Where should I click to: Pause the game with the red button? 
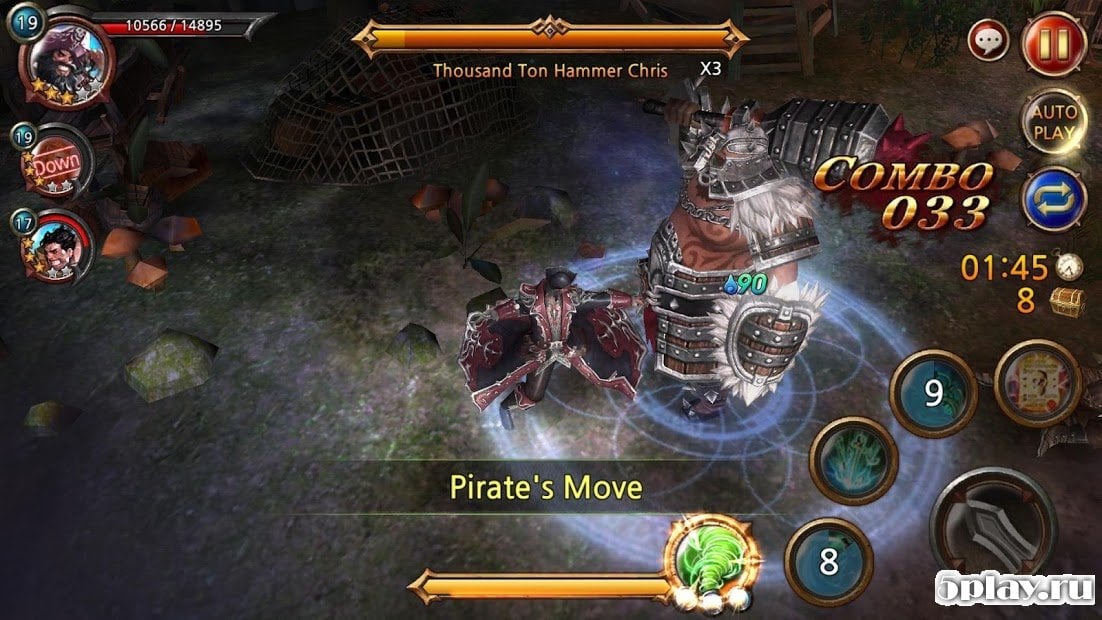click(x=1054, y=45)
